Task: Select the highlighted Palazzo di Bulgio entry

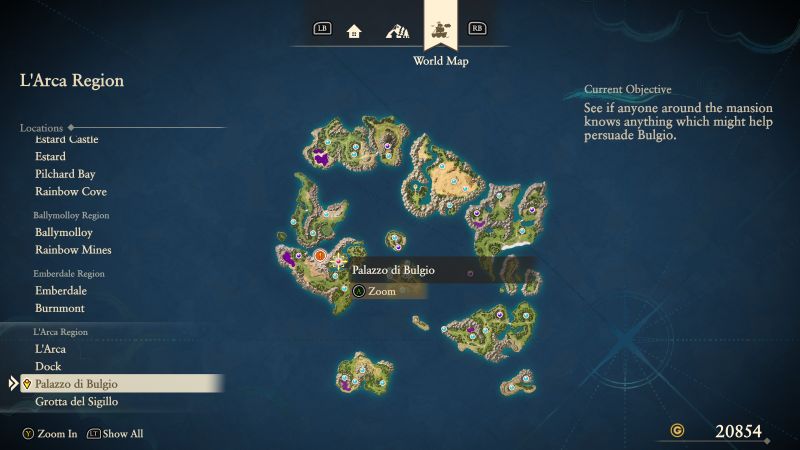Action: (77, 384)
